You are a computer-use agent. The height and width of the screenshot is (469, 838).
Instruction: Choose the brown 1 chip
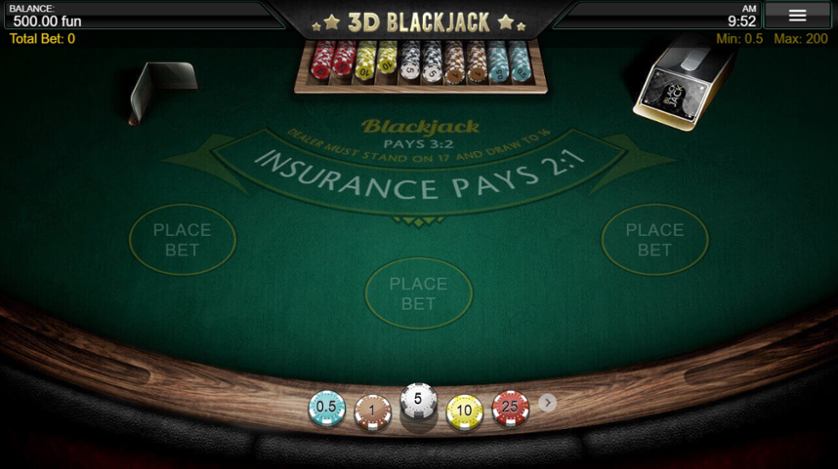373,411
